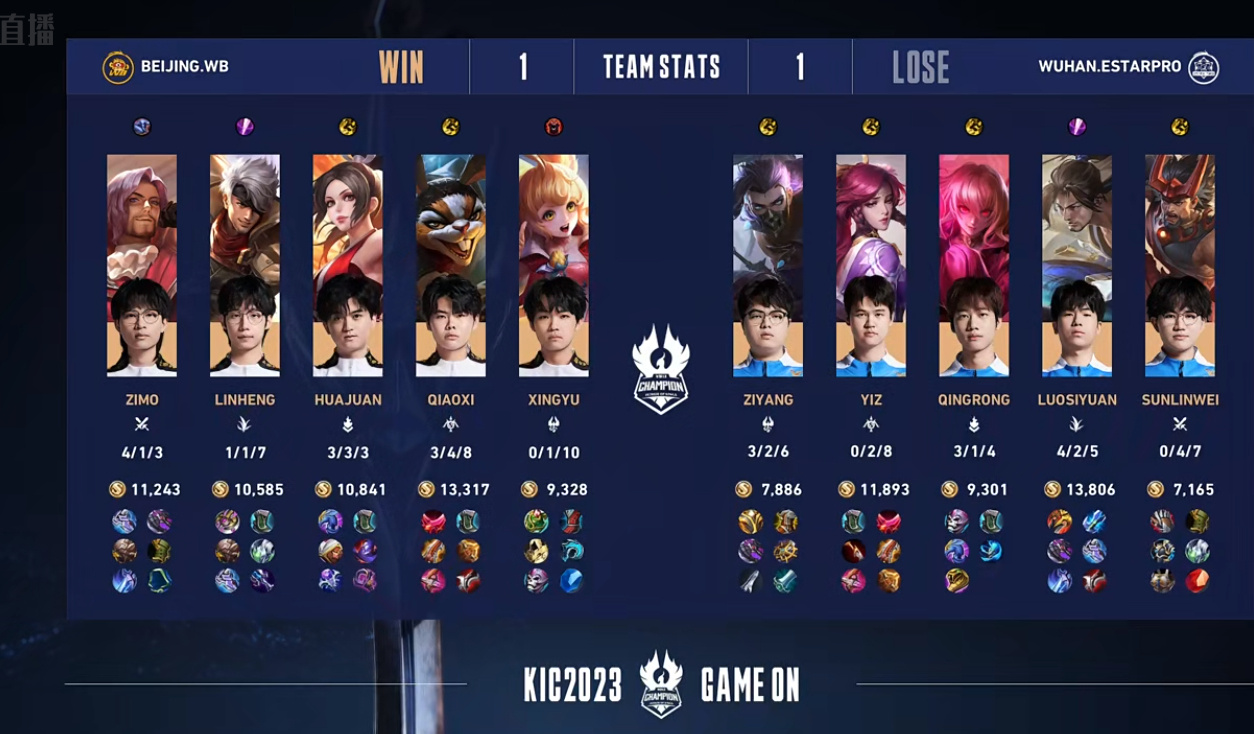Choose YIZ's player portrait
The image size is (1254, 734).
(871, 266)
